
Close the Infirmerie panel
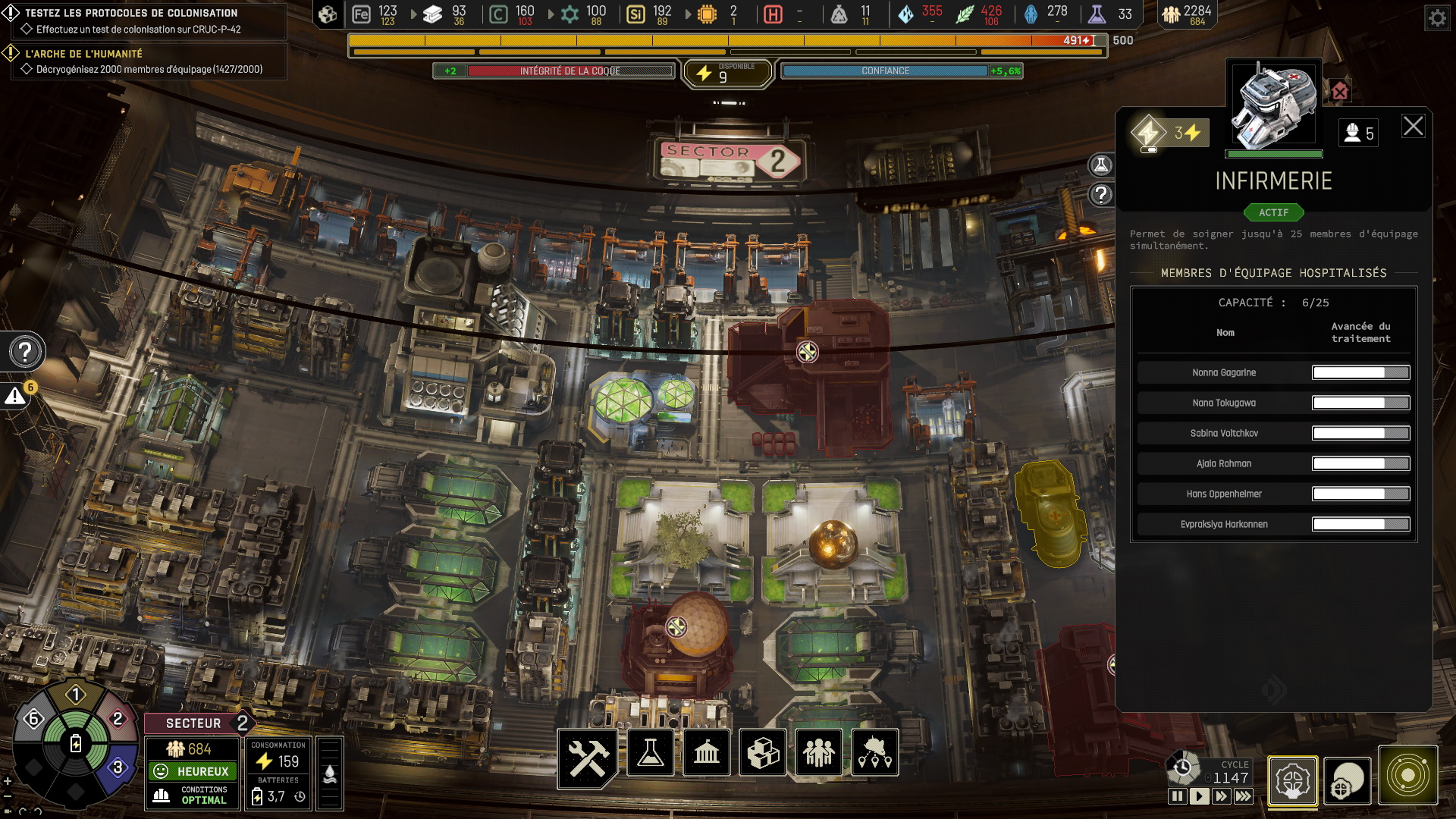(x=1413, y=126)
